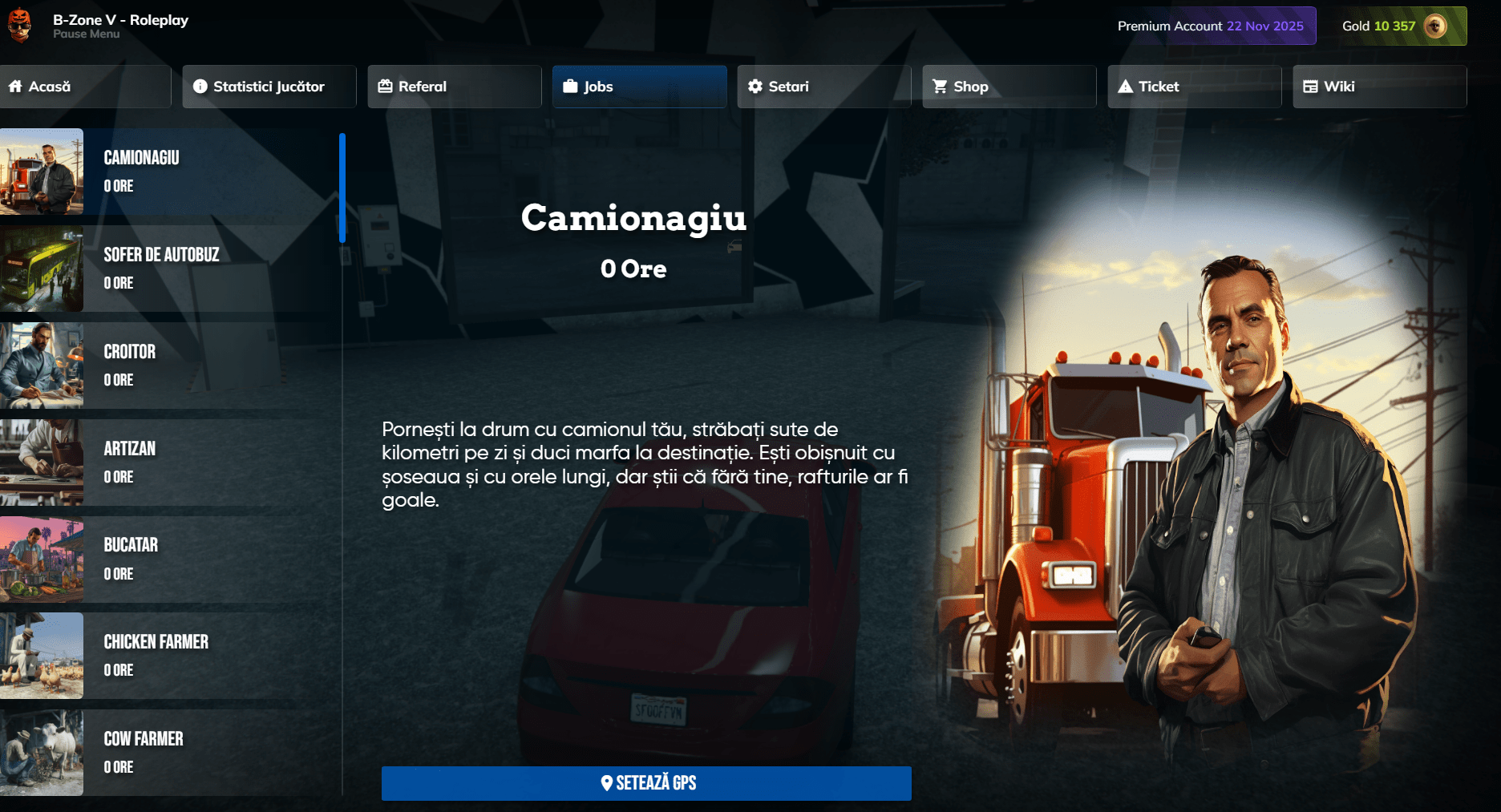The image size is (1501, 812).
Task: Select the Chicken Farmer job
Action: point(168,656)
